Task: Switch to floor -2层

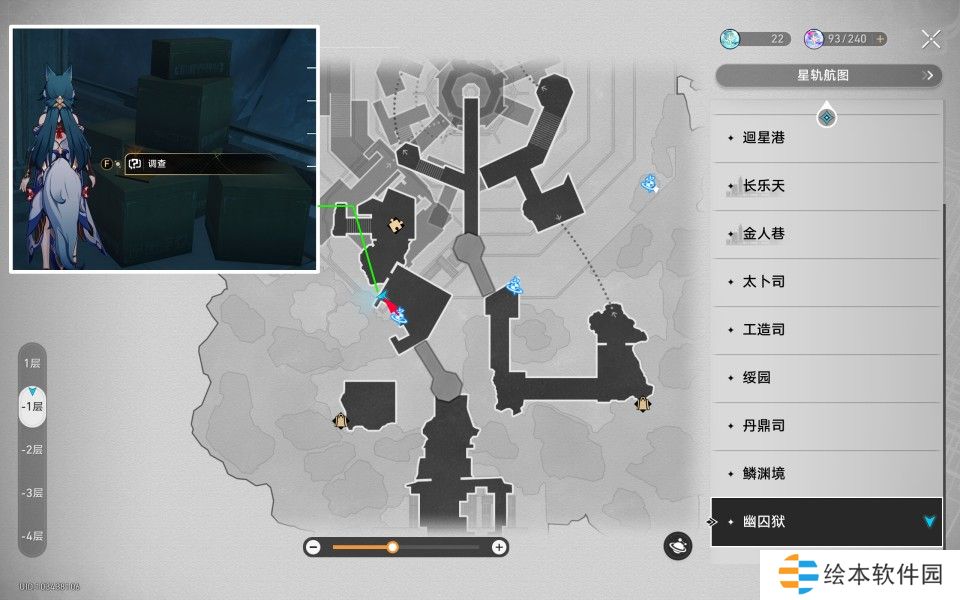Action: tap(33, 450)
